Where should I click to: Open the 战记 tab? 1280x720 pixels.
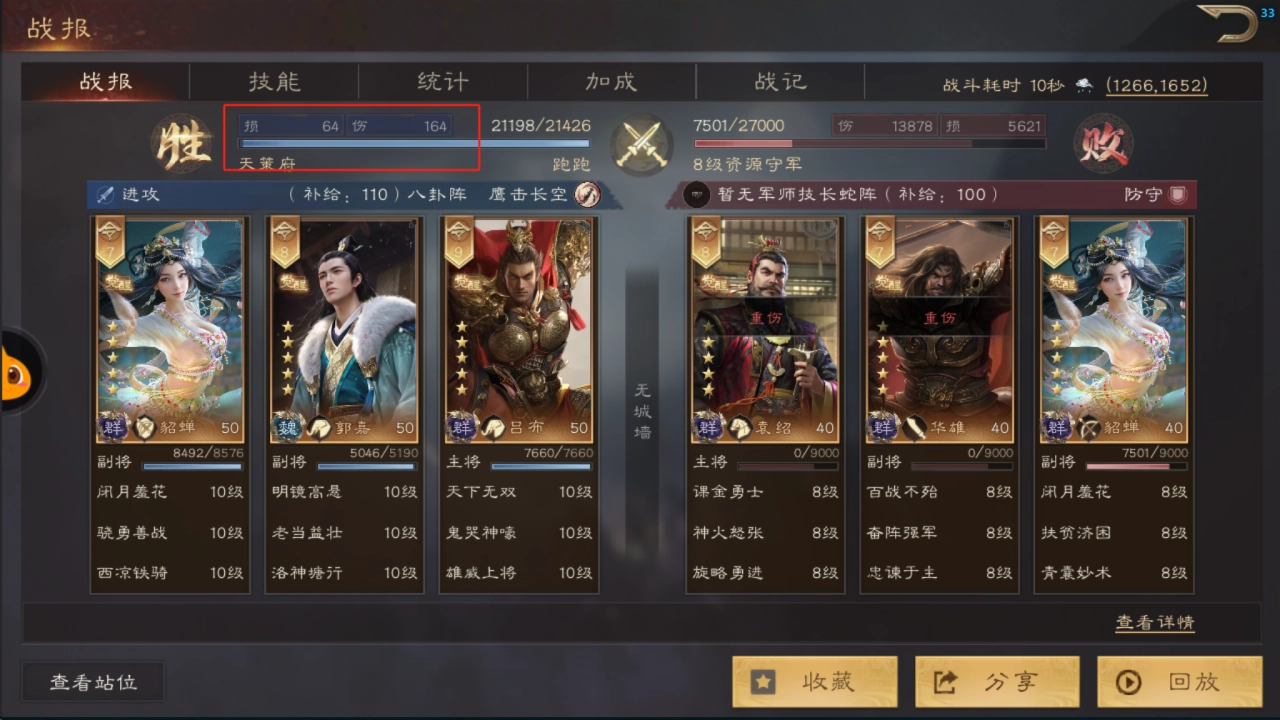(780, 82)
